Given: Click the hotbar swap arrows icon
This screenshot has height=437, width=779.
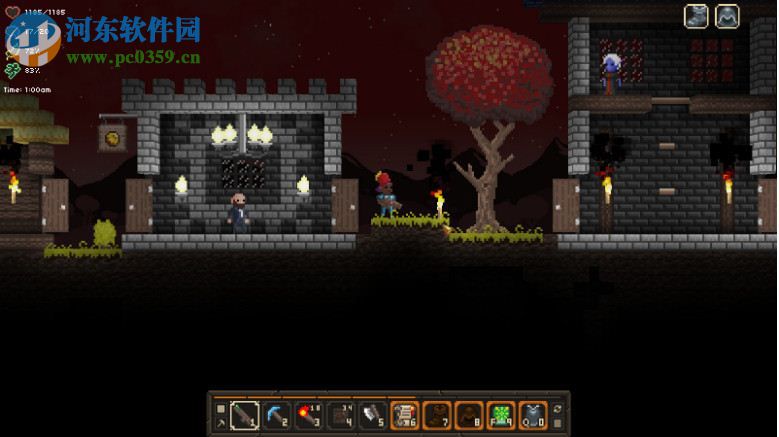Looking at the screenshot, I should click(558, 408).
